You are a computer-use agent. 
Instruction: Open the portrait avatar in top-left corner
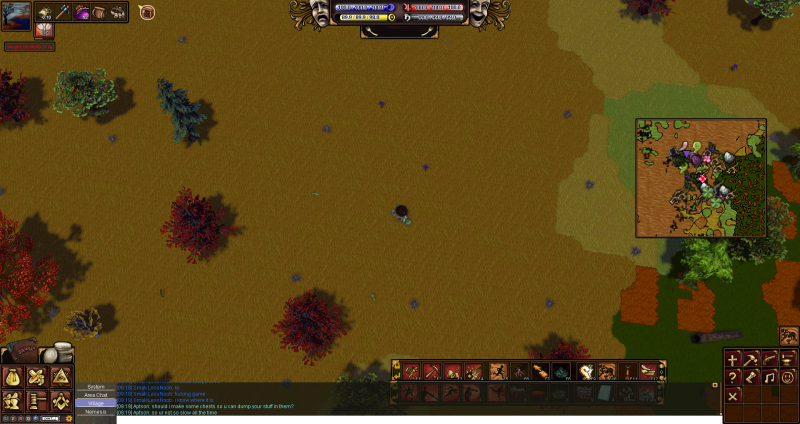coord(16,15)
